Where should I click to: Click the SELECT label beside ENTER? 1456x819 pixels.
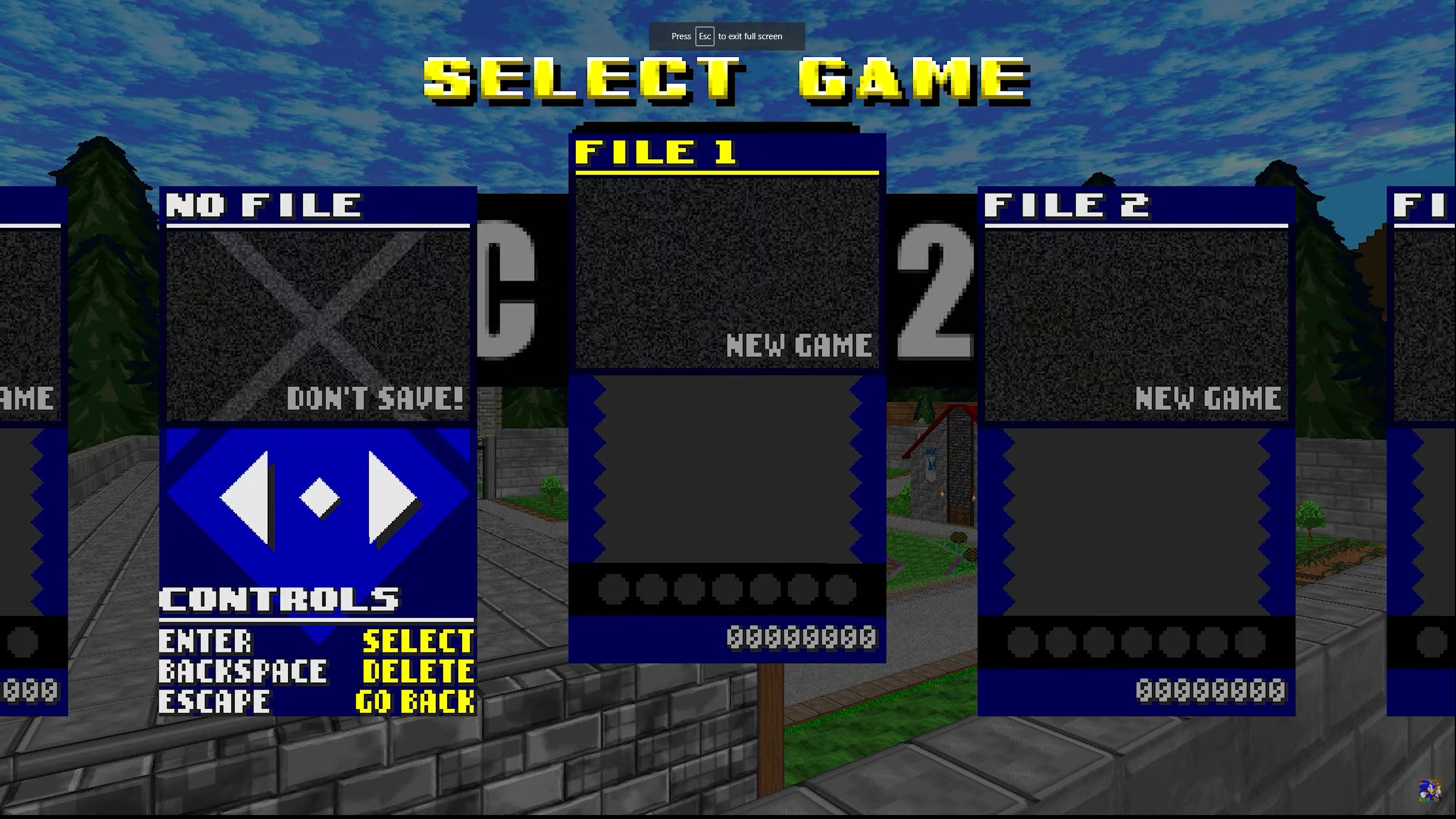click(419, 641)
